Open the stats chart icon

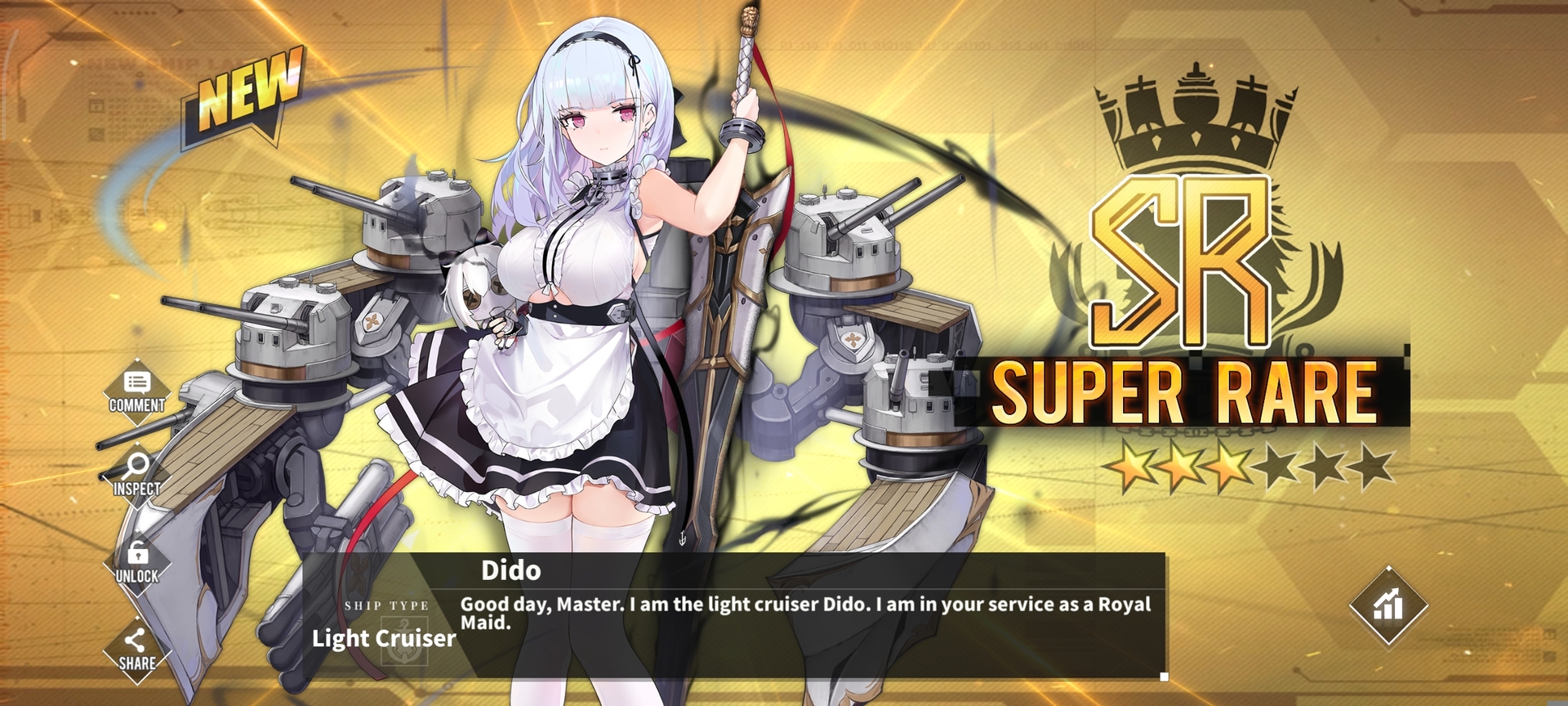(1388, 605)
